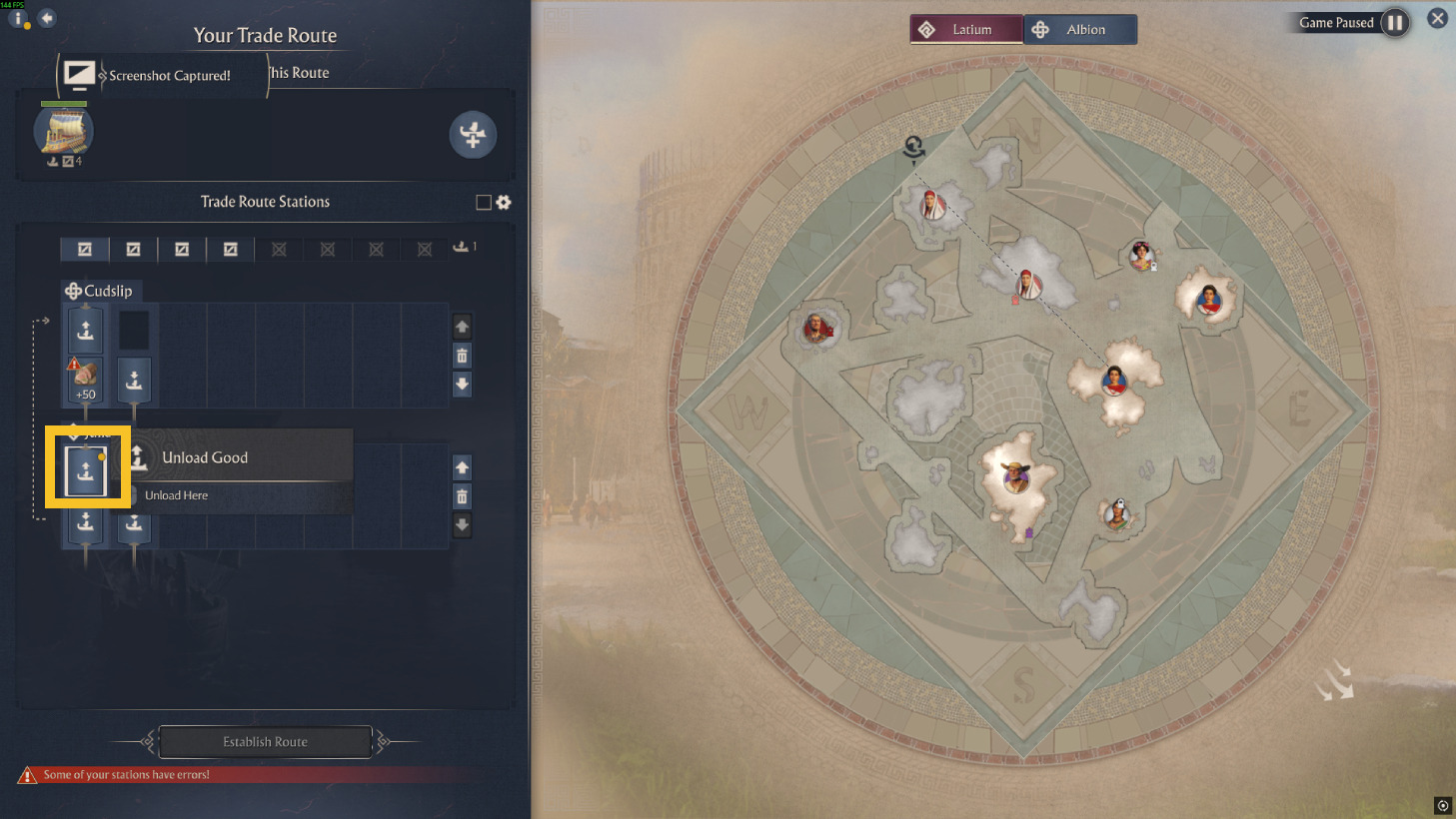Screen dimensions: 1456x819
Task: Add a ship to this route
Action: click(473, 135)
